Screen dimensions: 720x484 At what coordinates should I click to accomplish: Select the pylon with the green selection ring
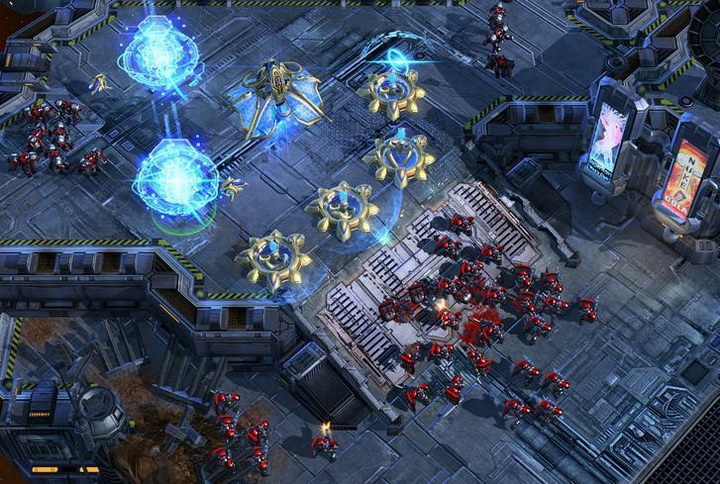pyautogui.click(x=176, y=178)
